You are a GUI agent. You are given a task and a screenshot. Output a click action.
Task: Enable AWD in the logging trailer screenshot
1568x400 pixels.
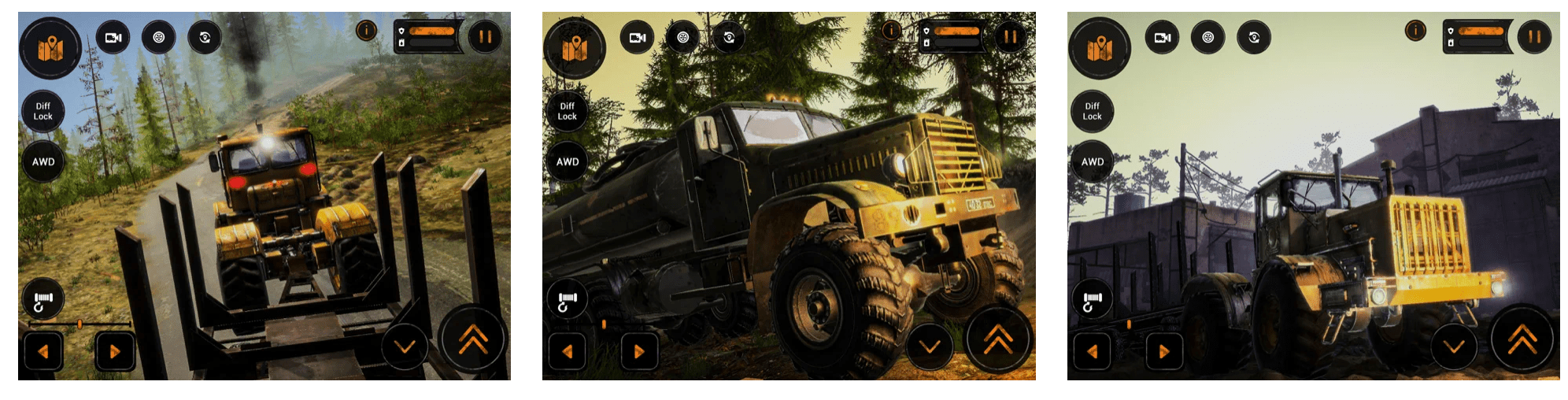[x=43, y=162]
